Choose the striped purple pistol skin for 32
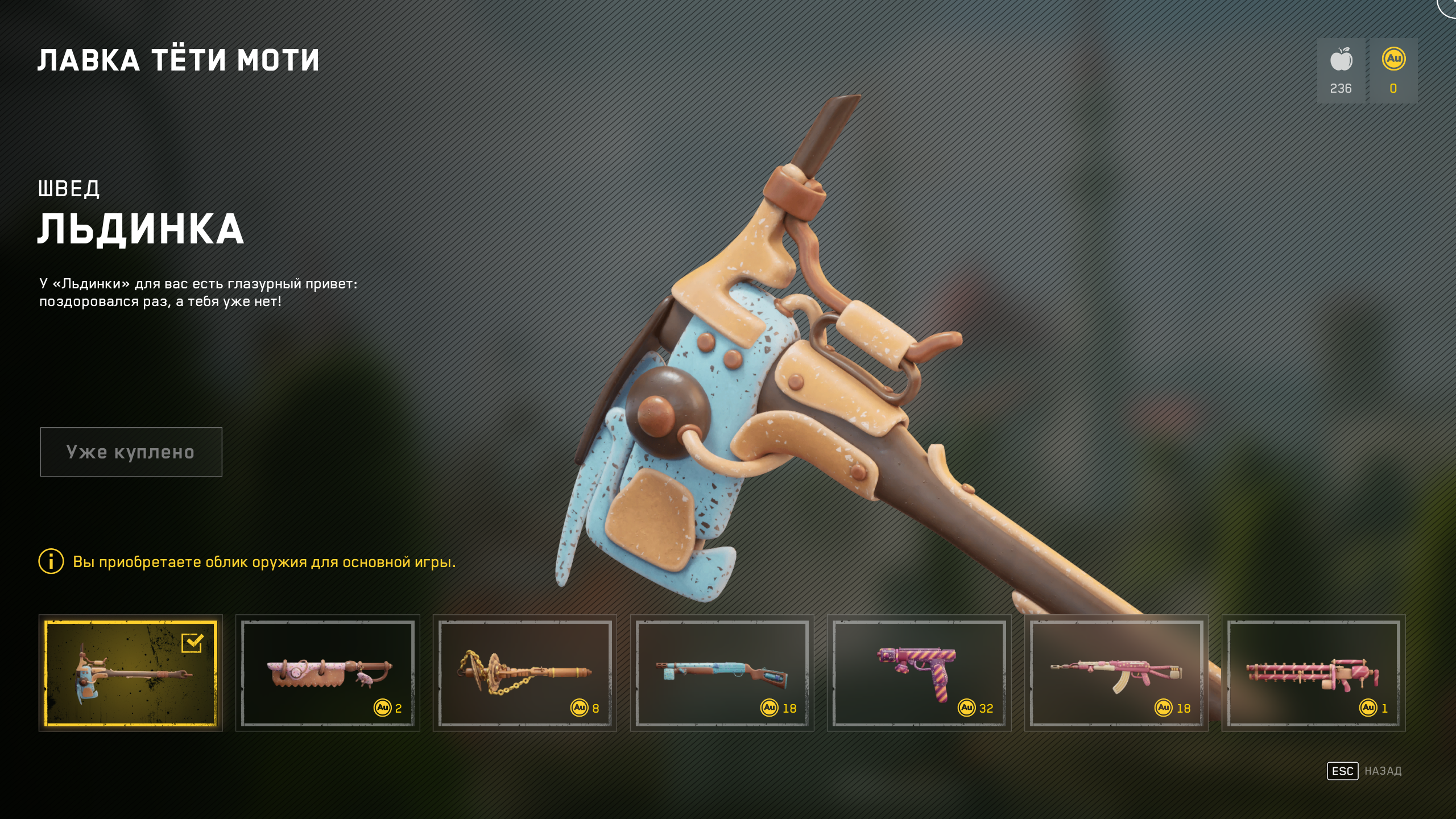The width and height of the screenshot is (1456, 819). [919, 673]
